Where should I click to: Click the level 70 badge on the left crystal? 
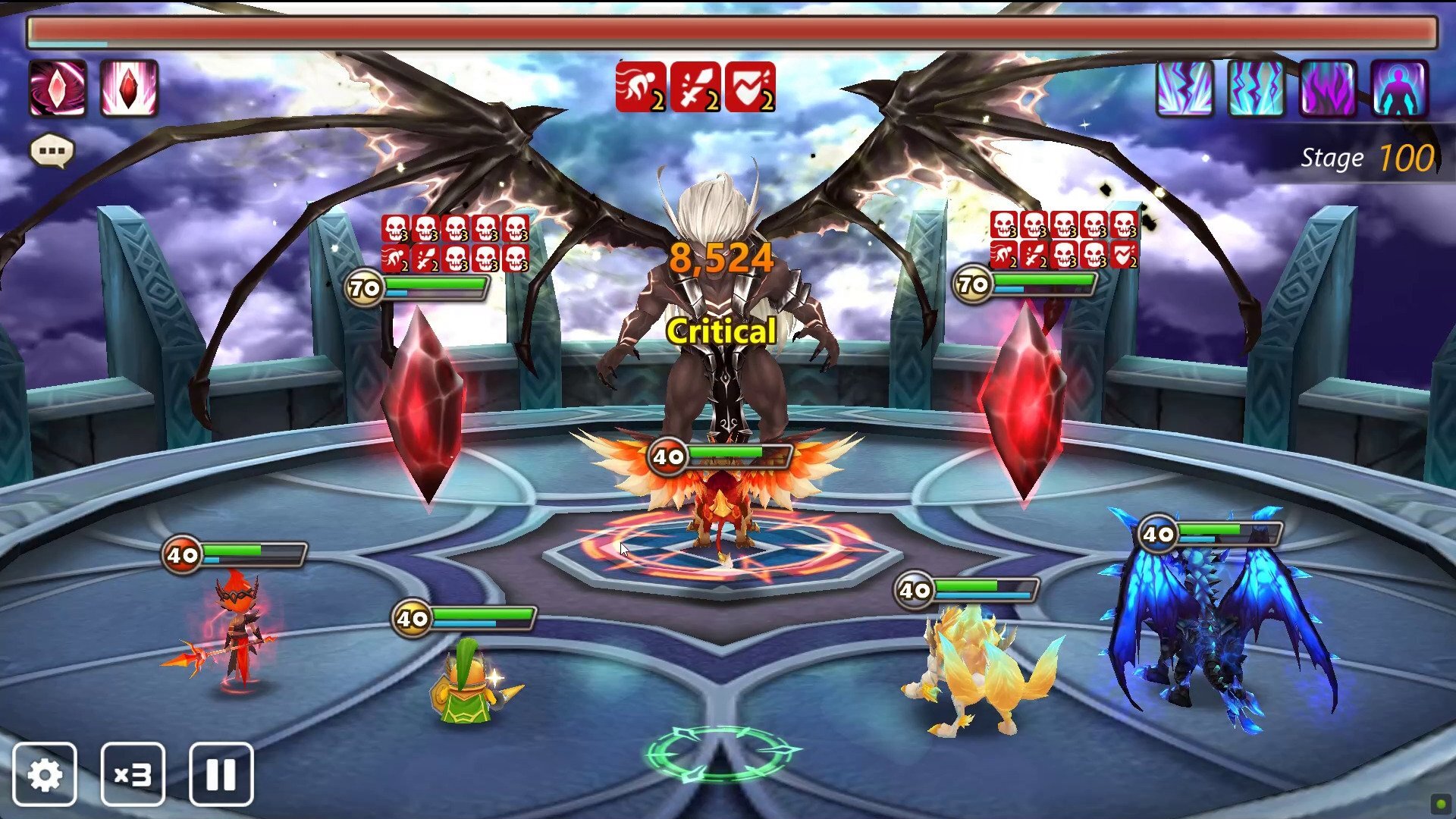[362, 288]
